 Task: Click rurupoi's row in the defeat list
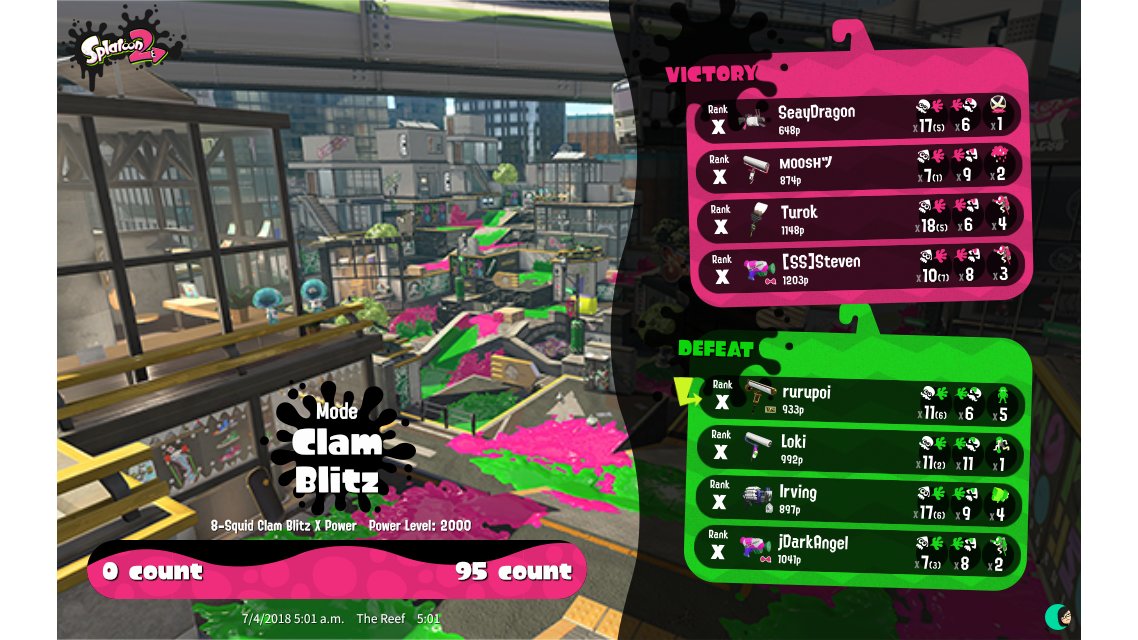pos(858,400)
